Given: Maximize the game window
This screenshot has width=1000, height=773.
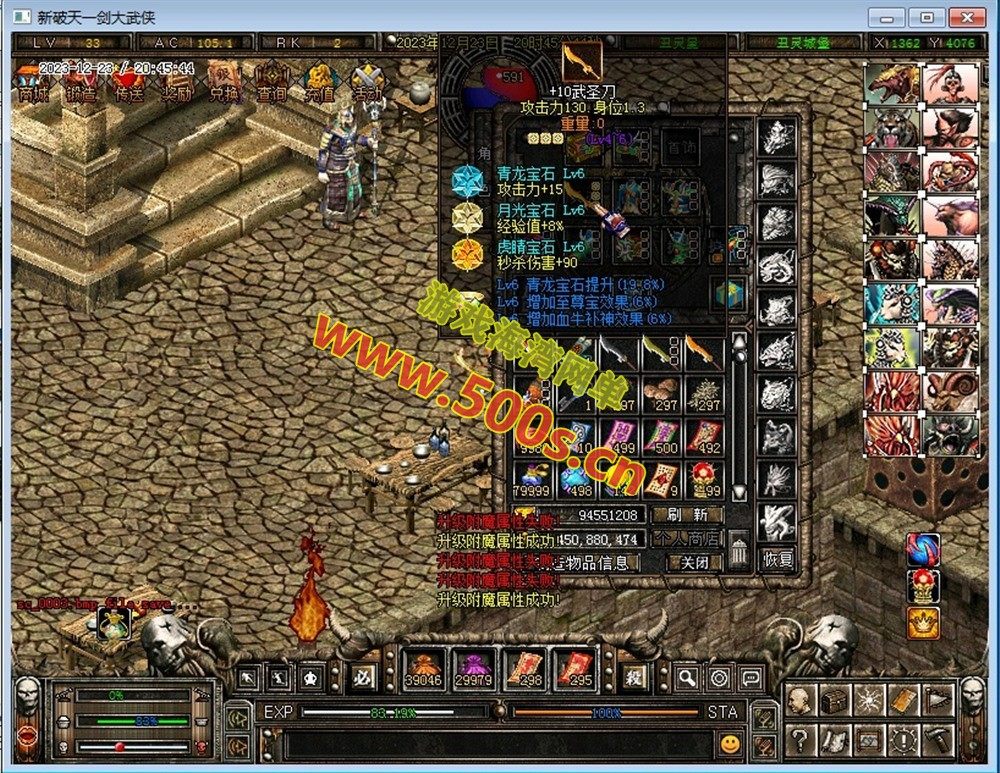Looking at the screenshot, I should pyautogui.click(x=928, y=17).
